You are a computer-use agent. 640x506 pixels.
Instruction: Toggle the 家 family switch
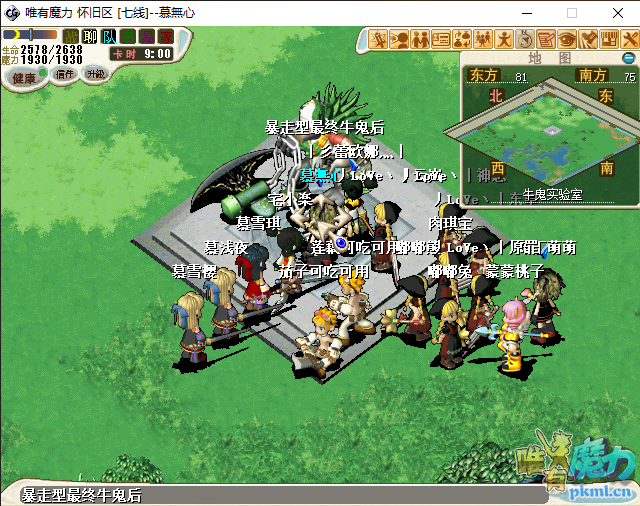pos(166,37)
